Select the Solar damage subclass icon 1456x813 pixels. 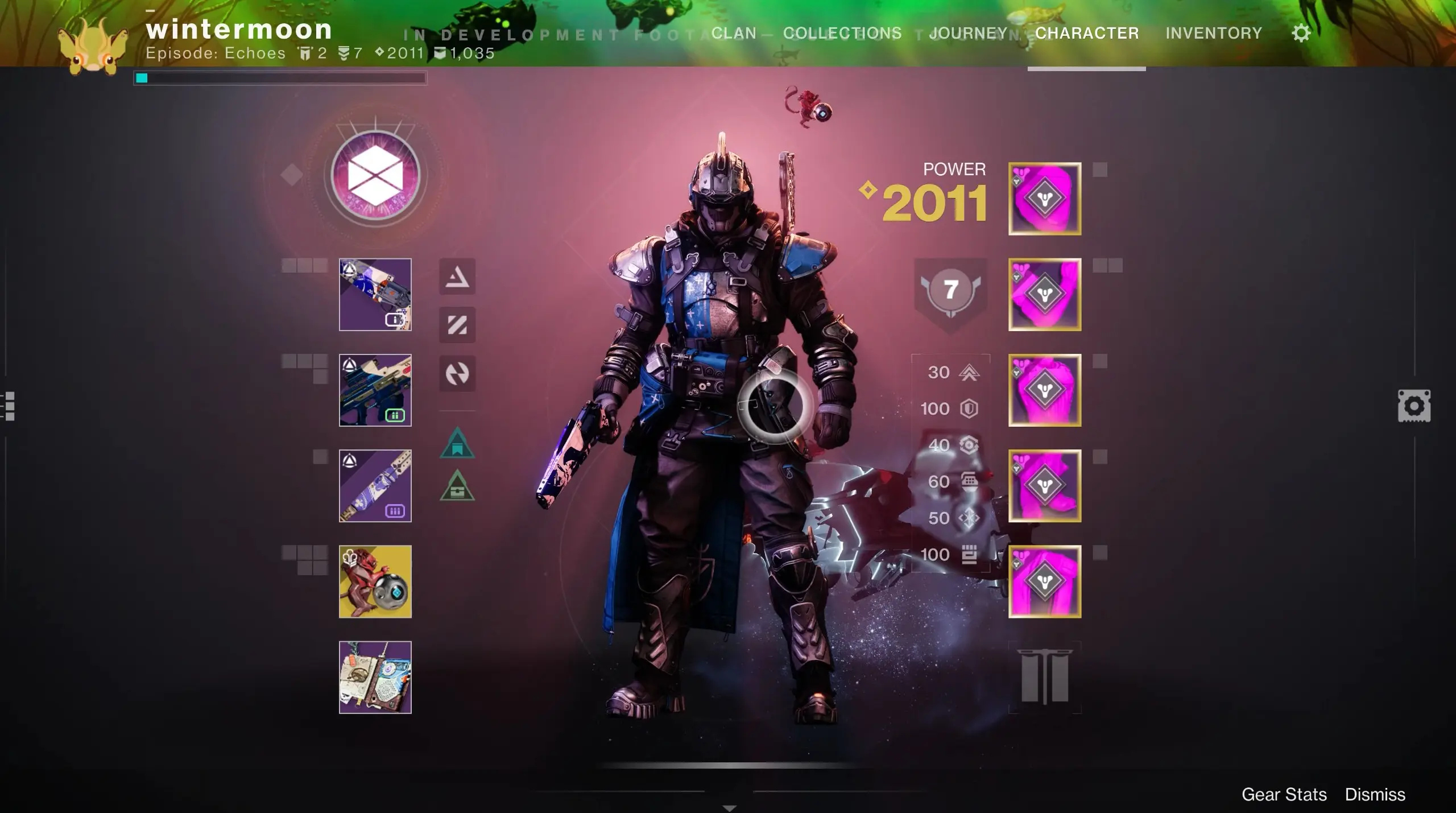(457, 278)
